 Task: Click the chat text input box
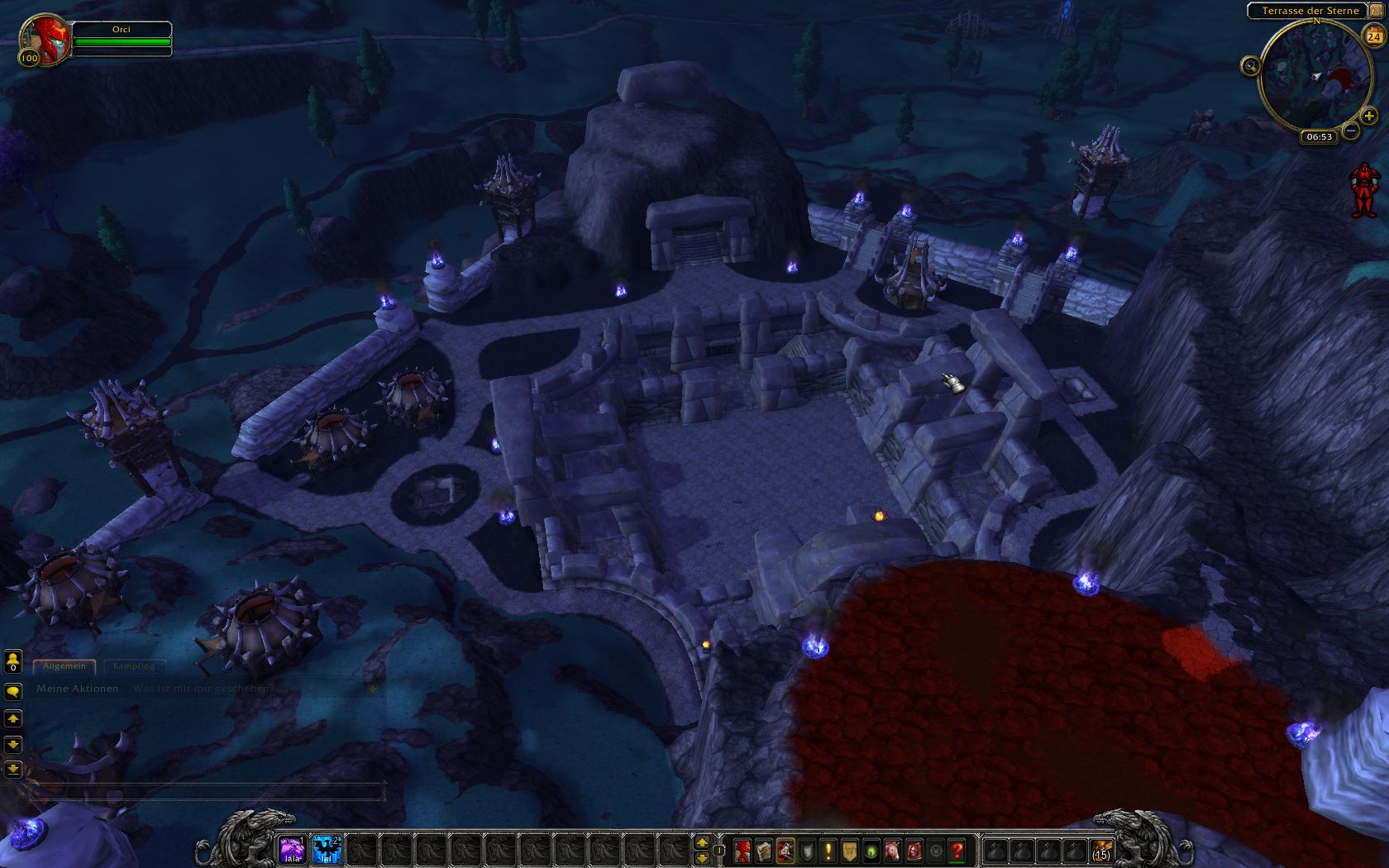pos(207,791)
